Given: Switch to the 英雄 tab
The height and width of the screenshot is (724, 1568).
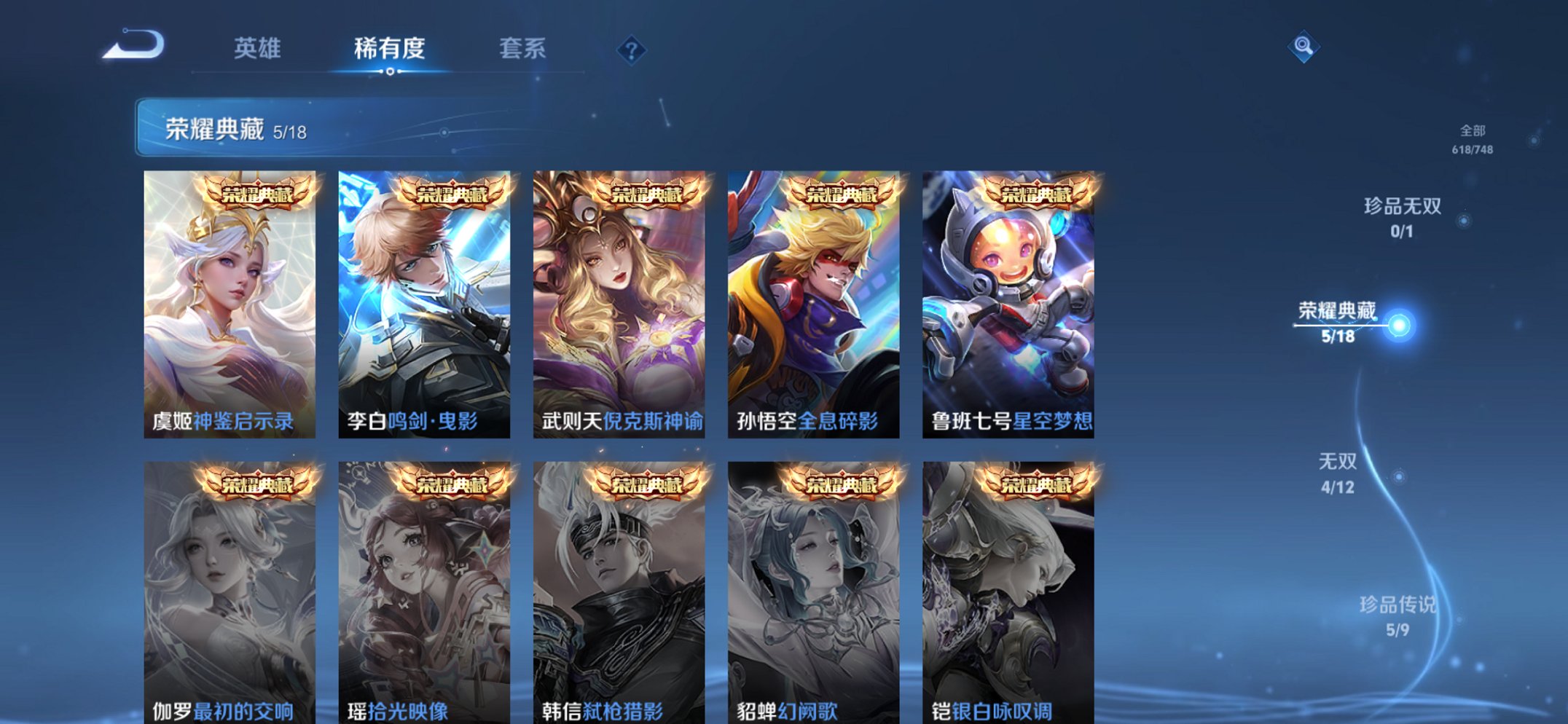Looking at the screenshot, I should click(256, 48).
